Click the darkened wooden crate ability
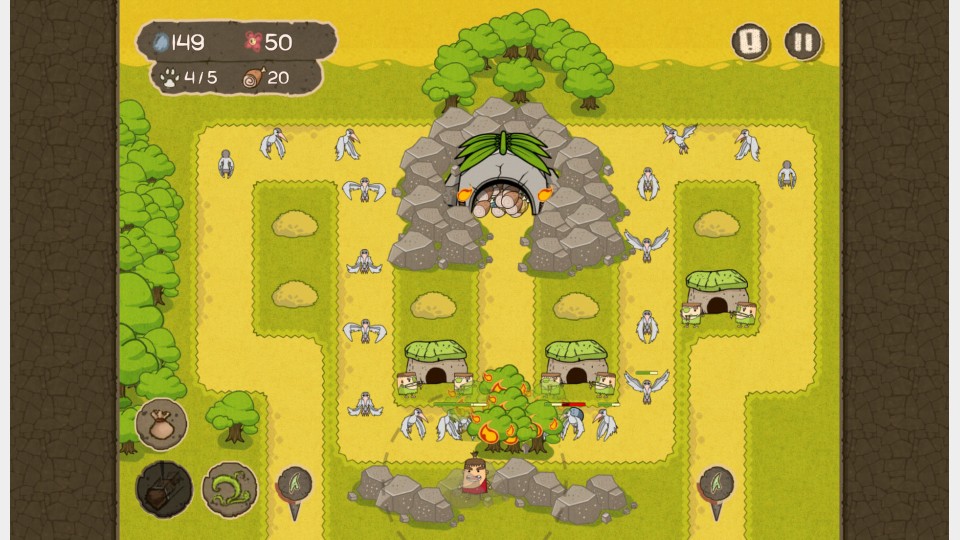 (x=163, y=489)
